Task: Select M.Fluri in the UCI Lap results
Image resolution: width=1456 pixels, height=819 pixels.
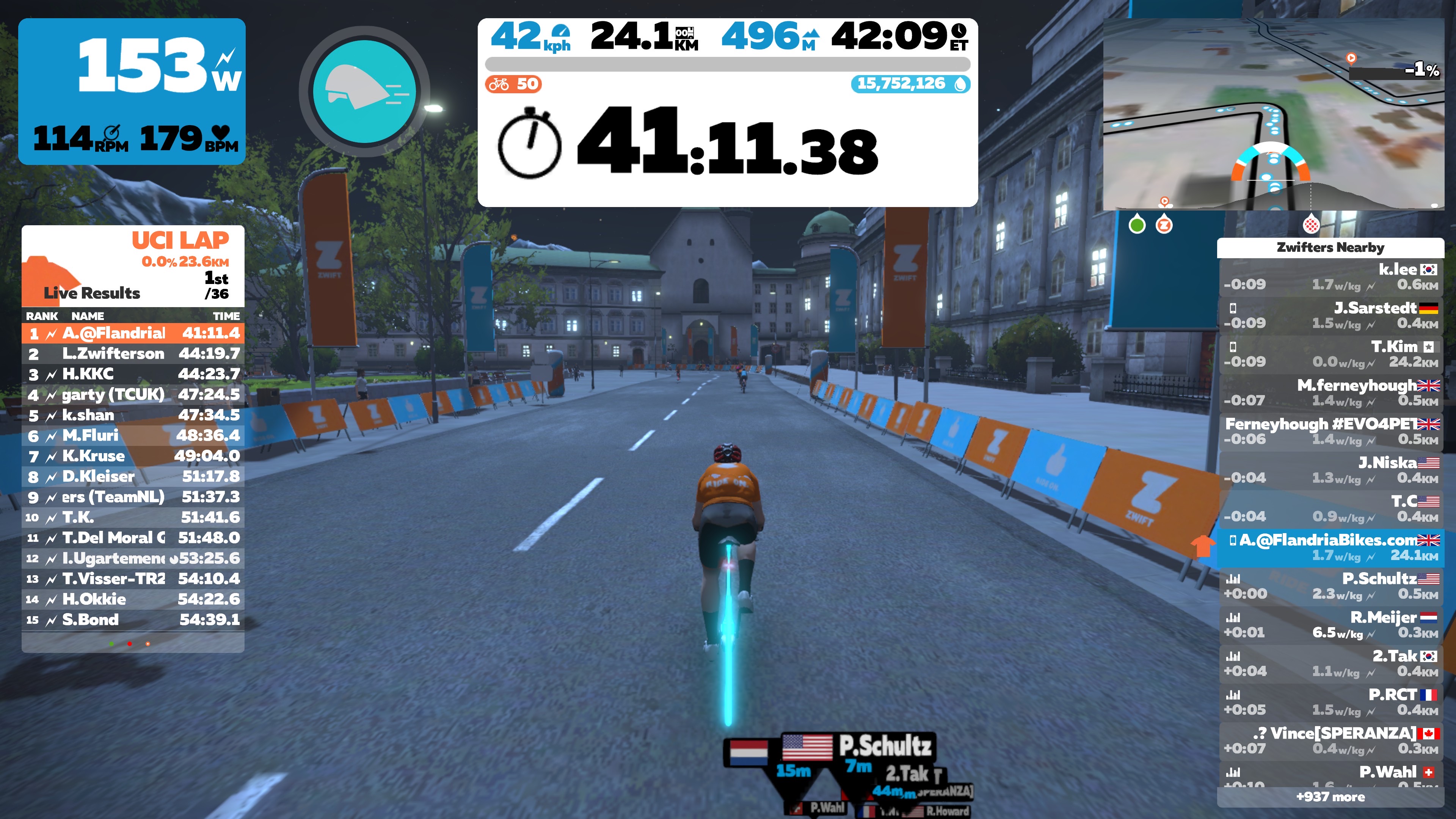Action: [133, 435]
